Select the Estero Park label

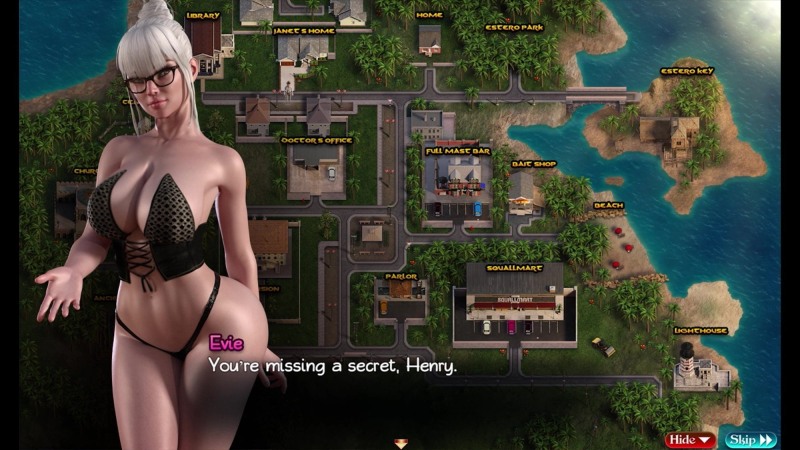[513, 27]
